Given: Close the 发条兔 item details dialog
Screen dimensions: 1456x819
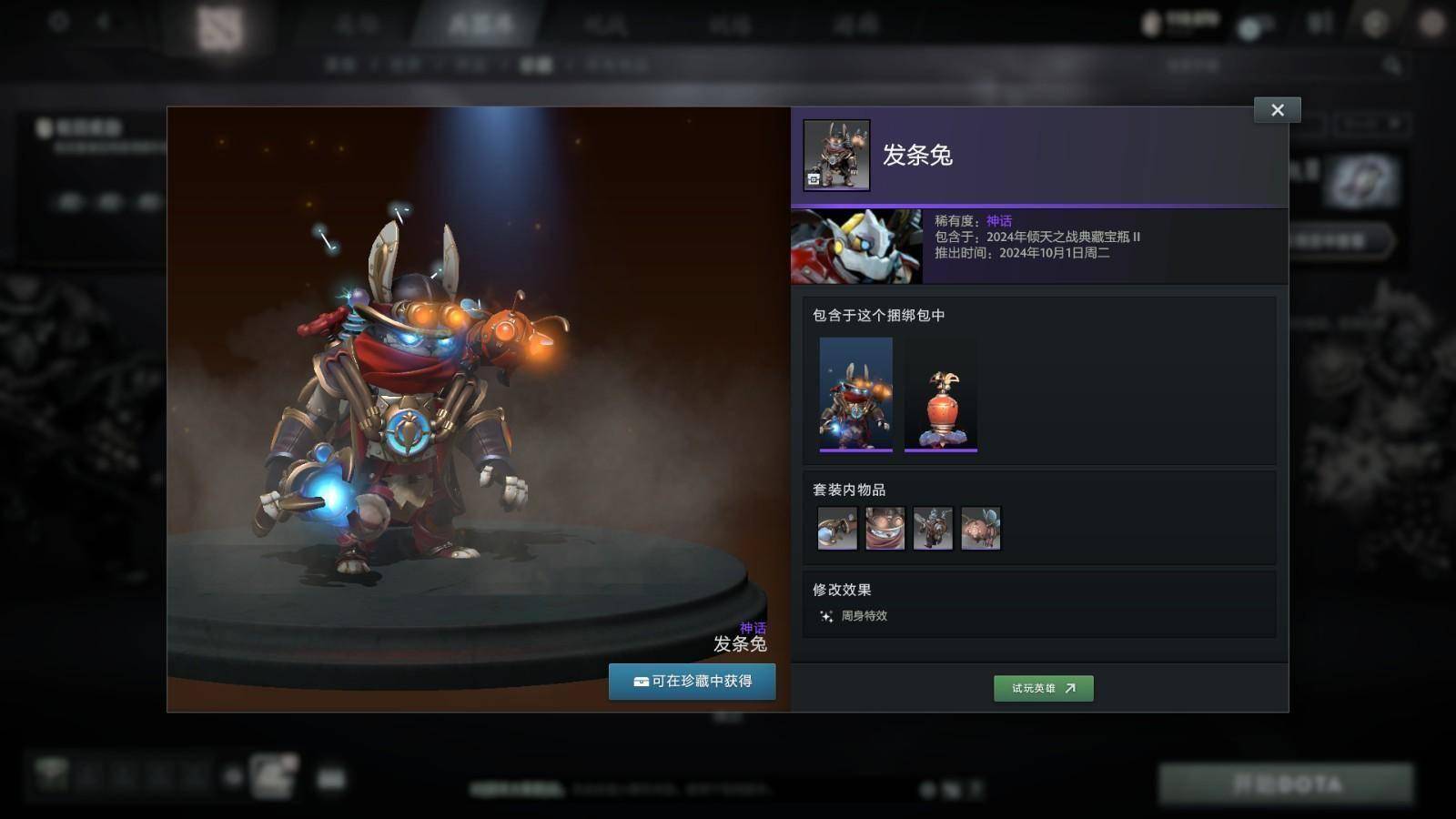Looking at the screenshot, I should tap(1277, 110).
